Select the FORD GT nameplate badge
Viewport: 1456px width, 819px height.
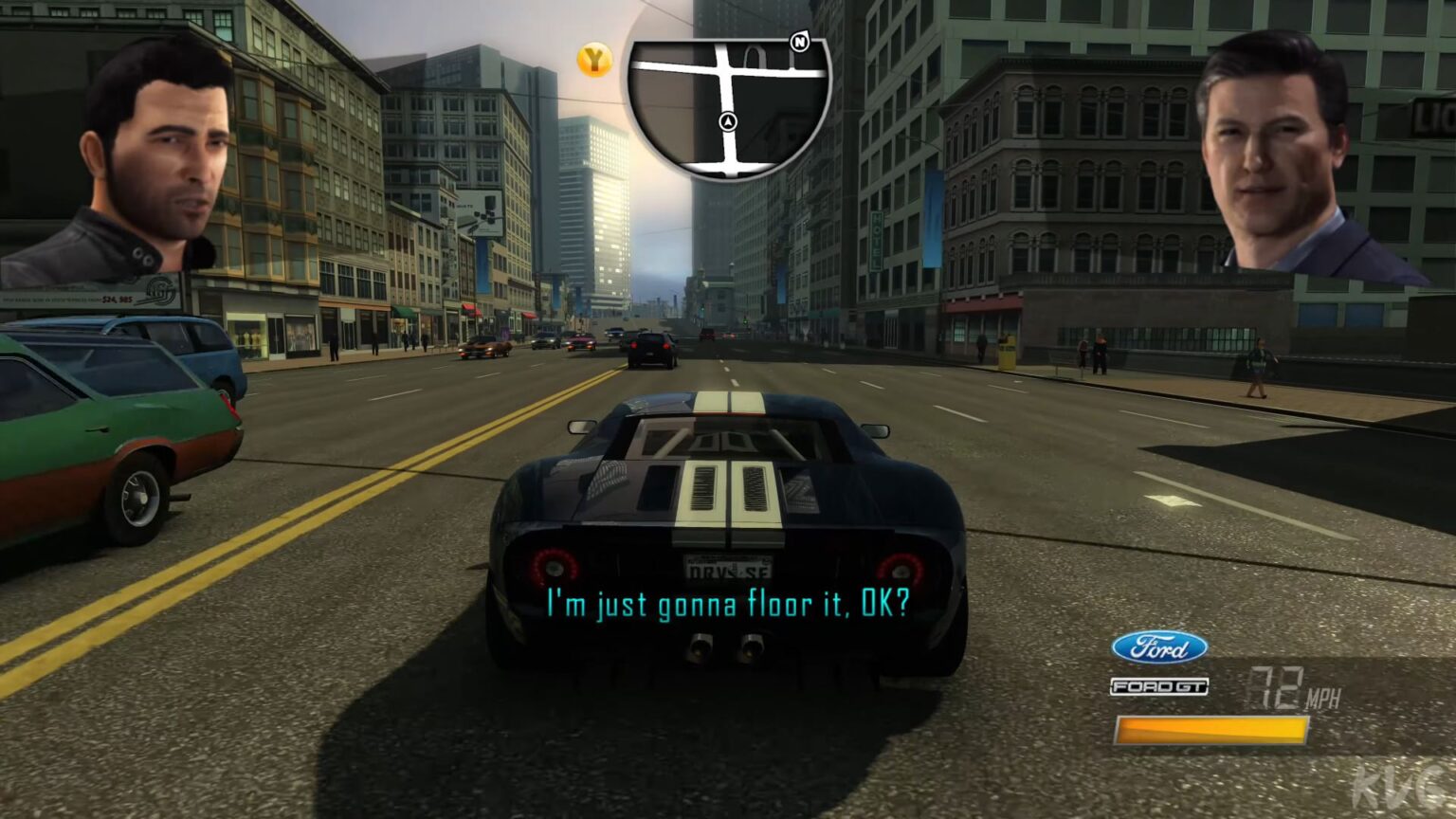coord(1158,685)
